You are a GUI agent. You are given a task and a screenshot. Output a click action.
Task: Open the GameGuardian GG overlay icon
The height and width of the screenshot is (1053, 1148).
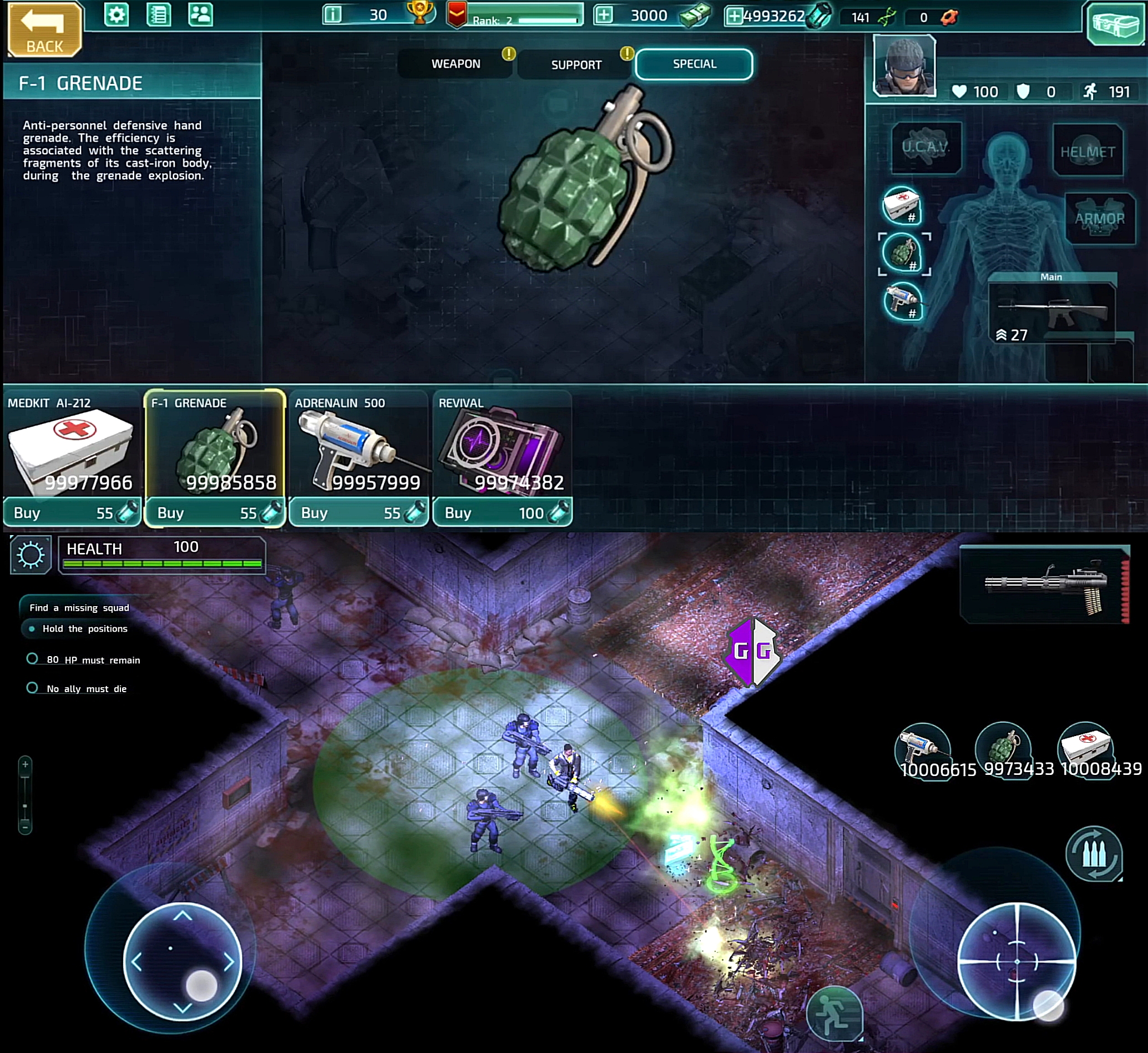[752, 651]
